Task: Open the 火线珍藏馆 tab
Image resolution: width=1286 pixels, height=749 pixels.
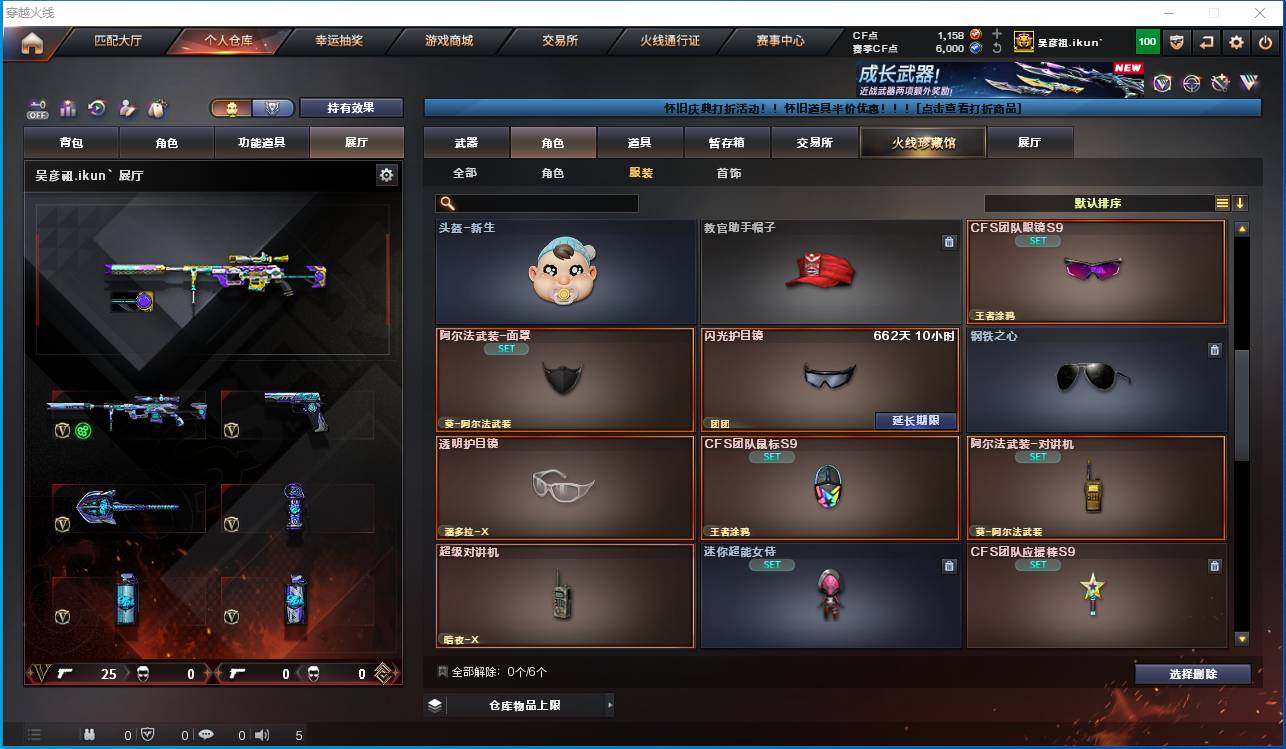Action: [921, 142]
